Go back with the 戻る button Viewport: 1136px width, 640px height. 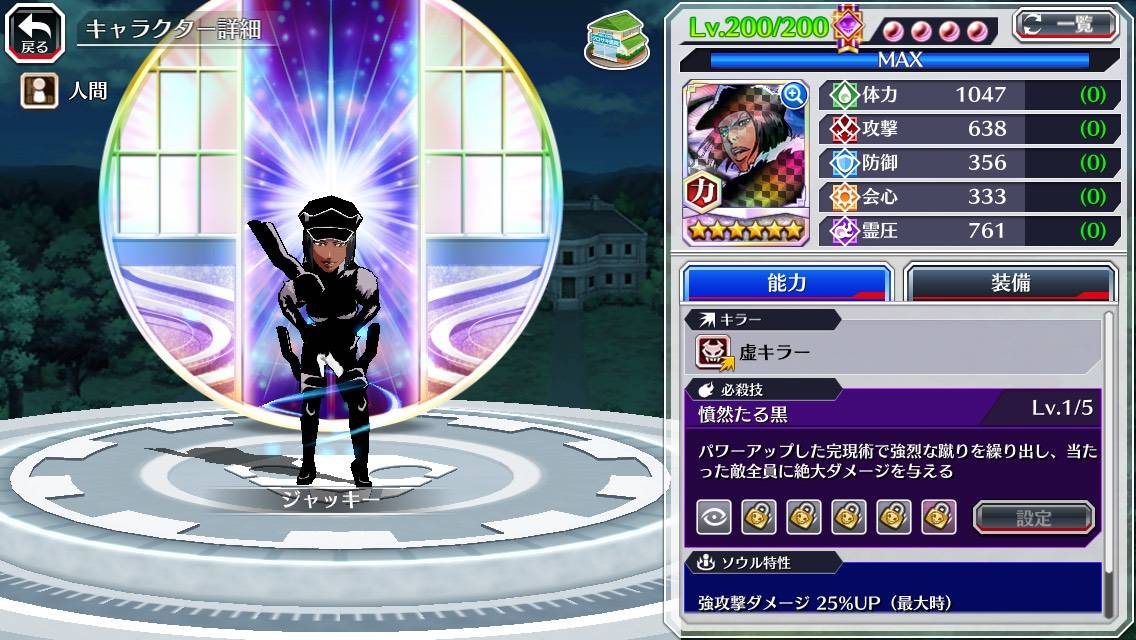click(35, 32)
